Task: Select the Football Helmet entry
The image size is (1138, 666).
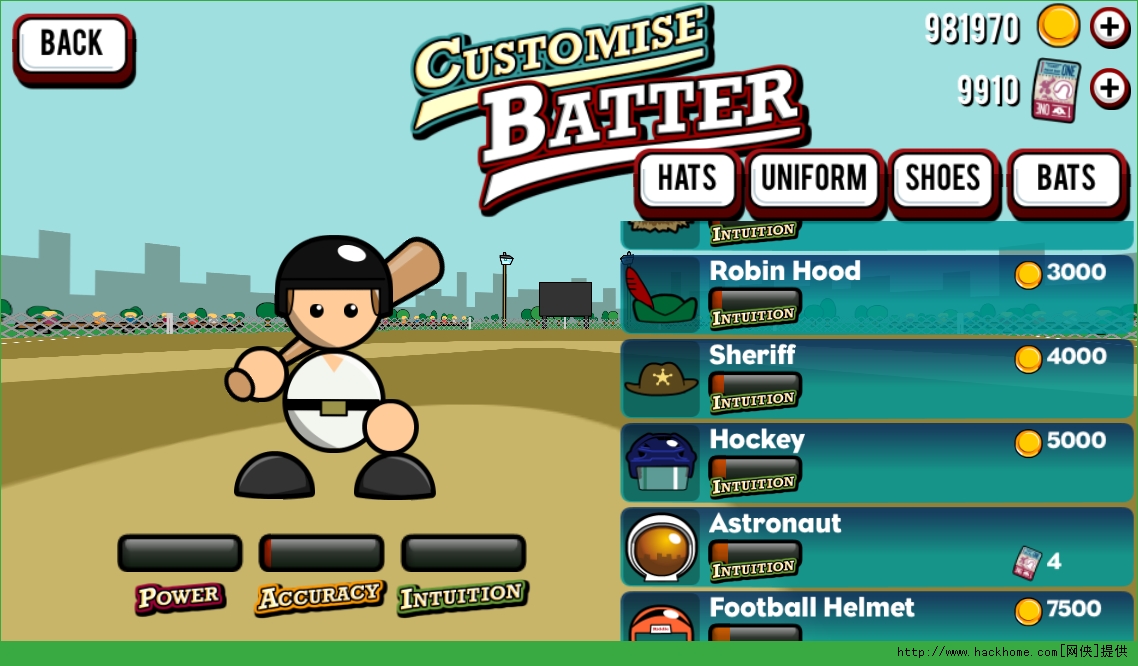Action: pos(876,618)
